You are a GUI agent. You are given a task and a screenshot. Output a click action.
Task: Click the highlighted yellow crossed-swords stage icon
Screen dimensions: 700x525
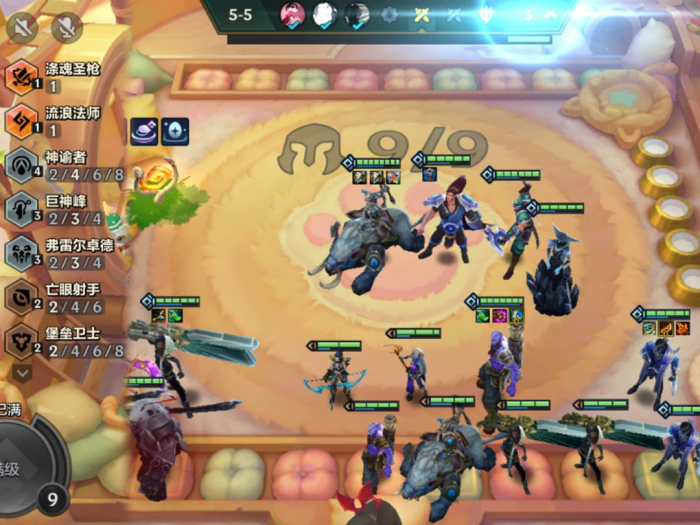click(423, 15)
